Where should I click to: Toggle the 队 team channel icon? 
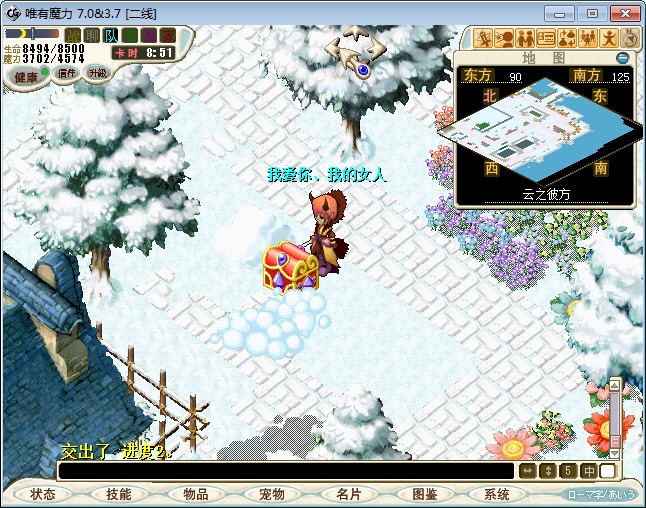click(x=111, y=36)
